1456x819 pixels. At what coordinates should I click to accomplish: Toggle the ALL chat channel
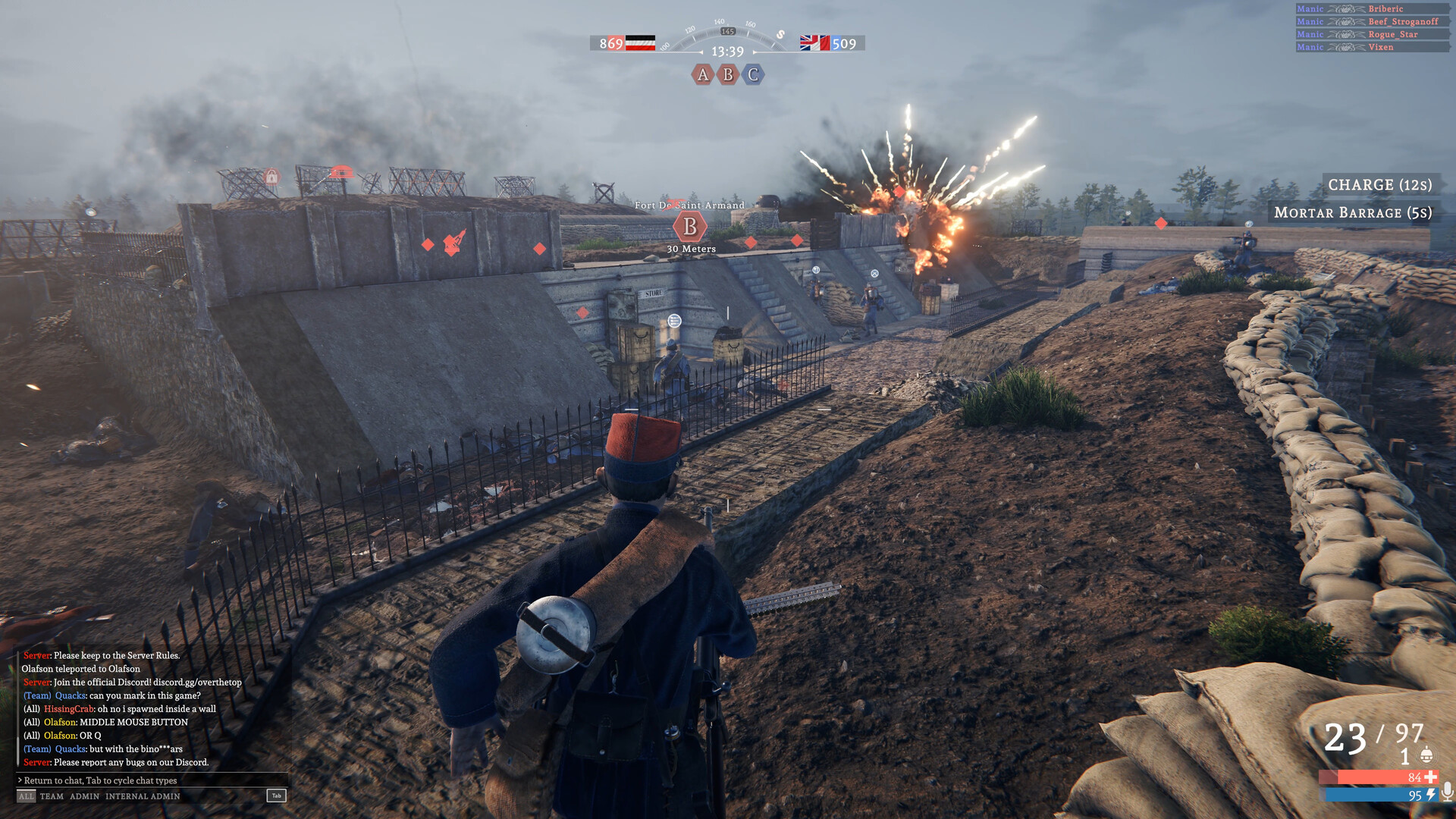pyautogui.click(x=25, y=796)
